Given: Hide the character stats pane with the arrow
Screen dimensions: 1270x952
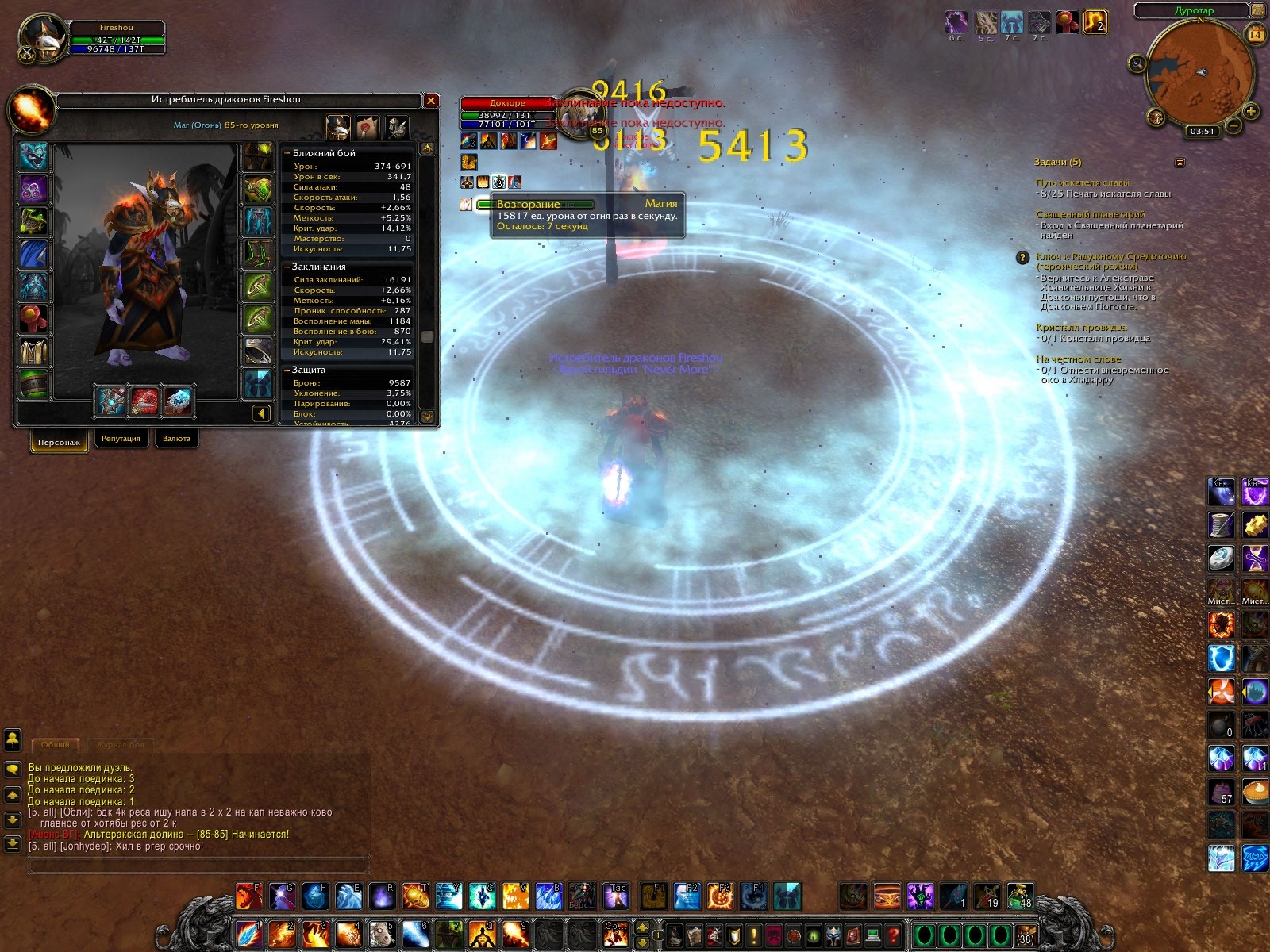Looking at the screenshot, I should tap(262, 413).
